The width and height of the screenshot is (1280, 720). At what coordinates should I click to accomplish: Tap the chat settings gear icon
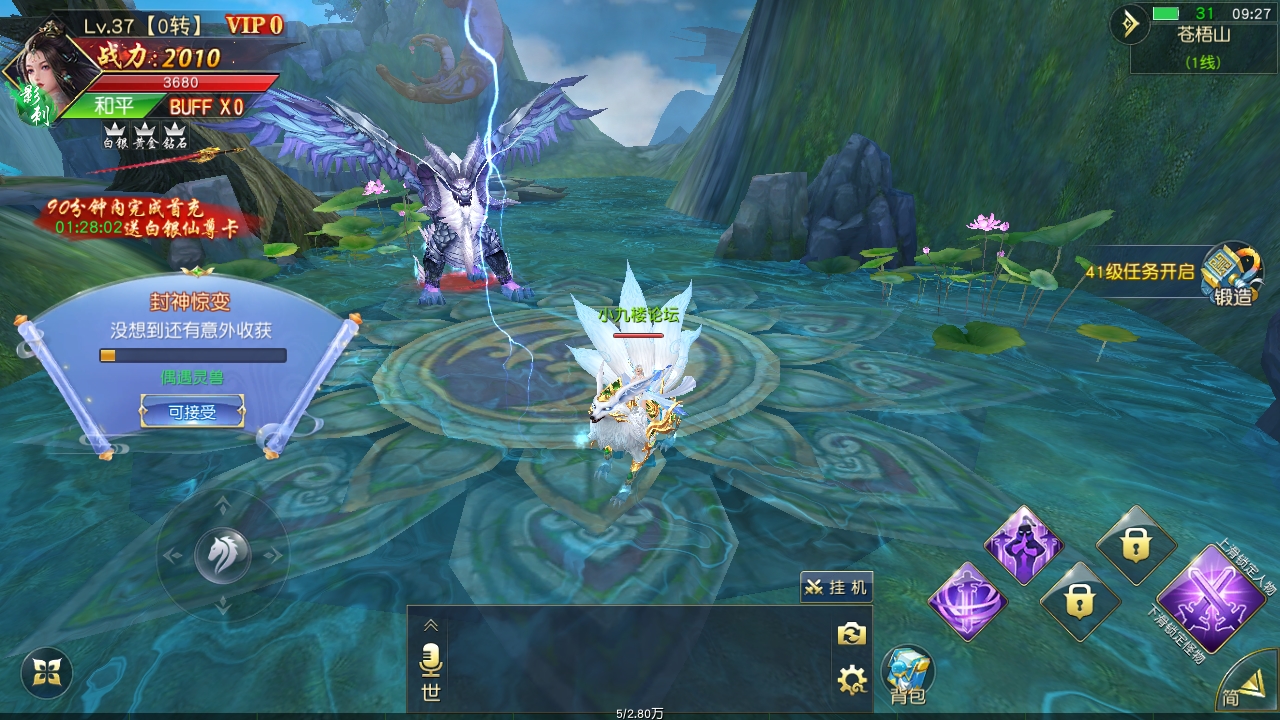(852, 681)
